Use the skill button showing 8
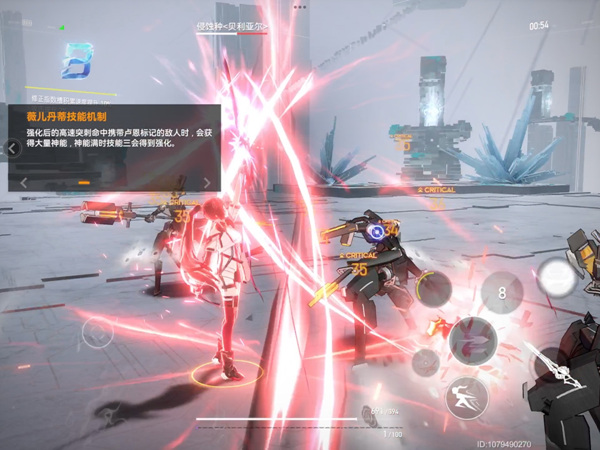The image size is (600, 450). [501, 292]
